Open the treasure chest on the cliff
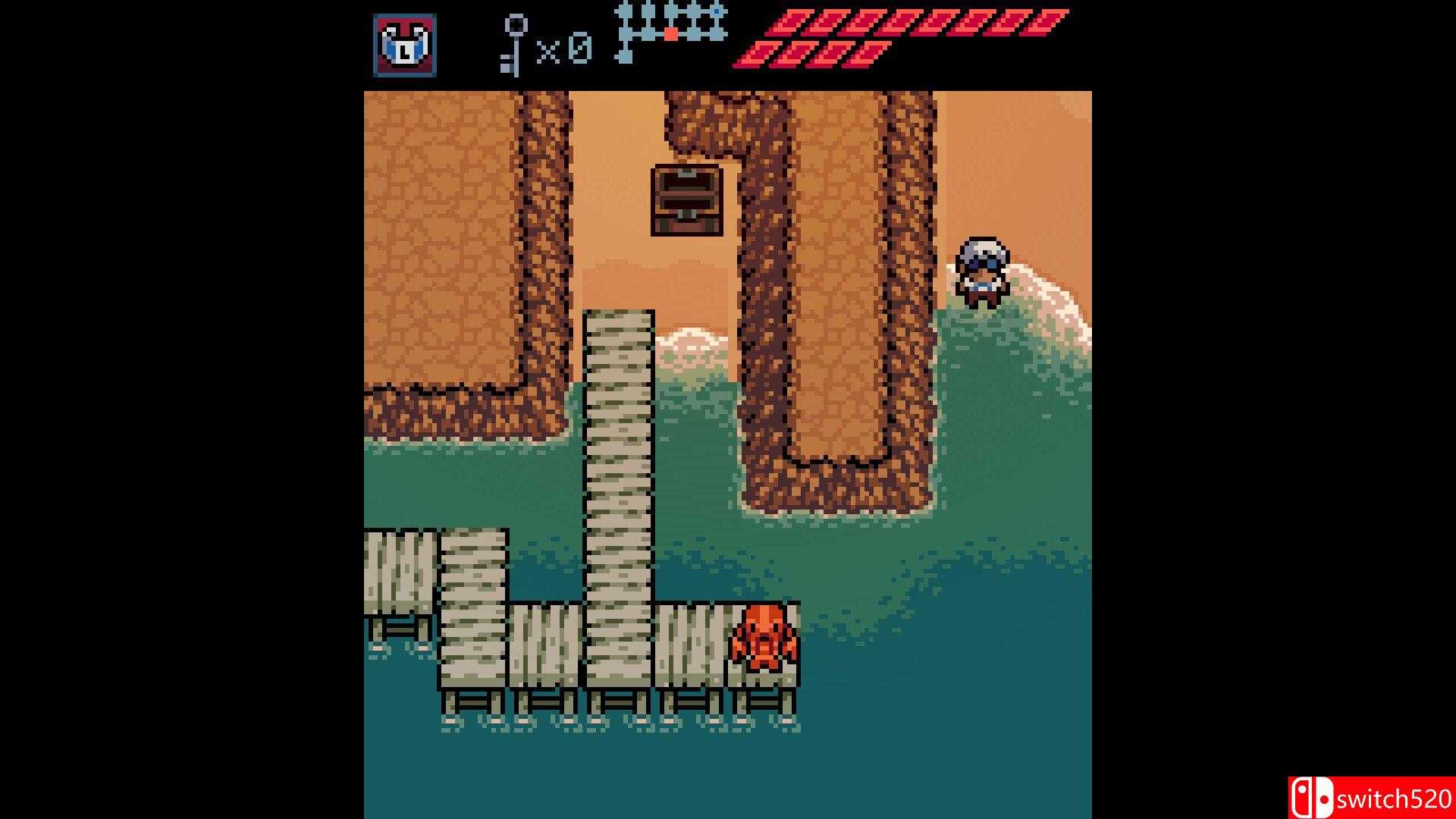1456x819 pixels. 685,199
